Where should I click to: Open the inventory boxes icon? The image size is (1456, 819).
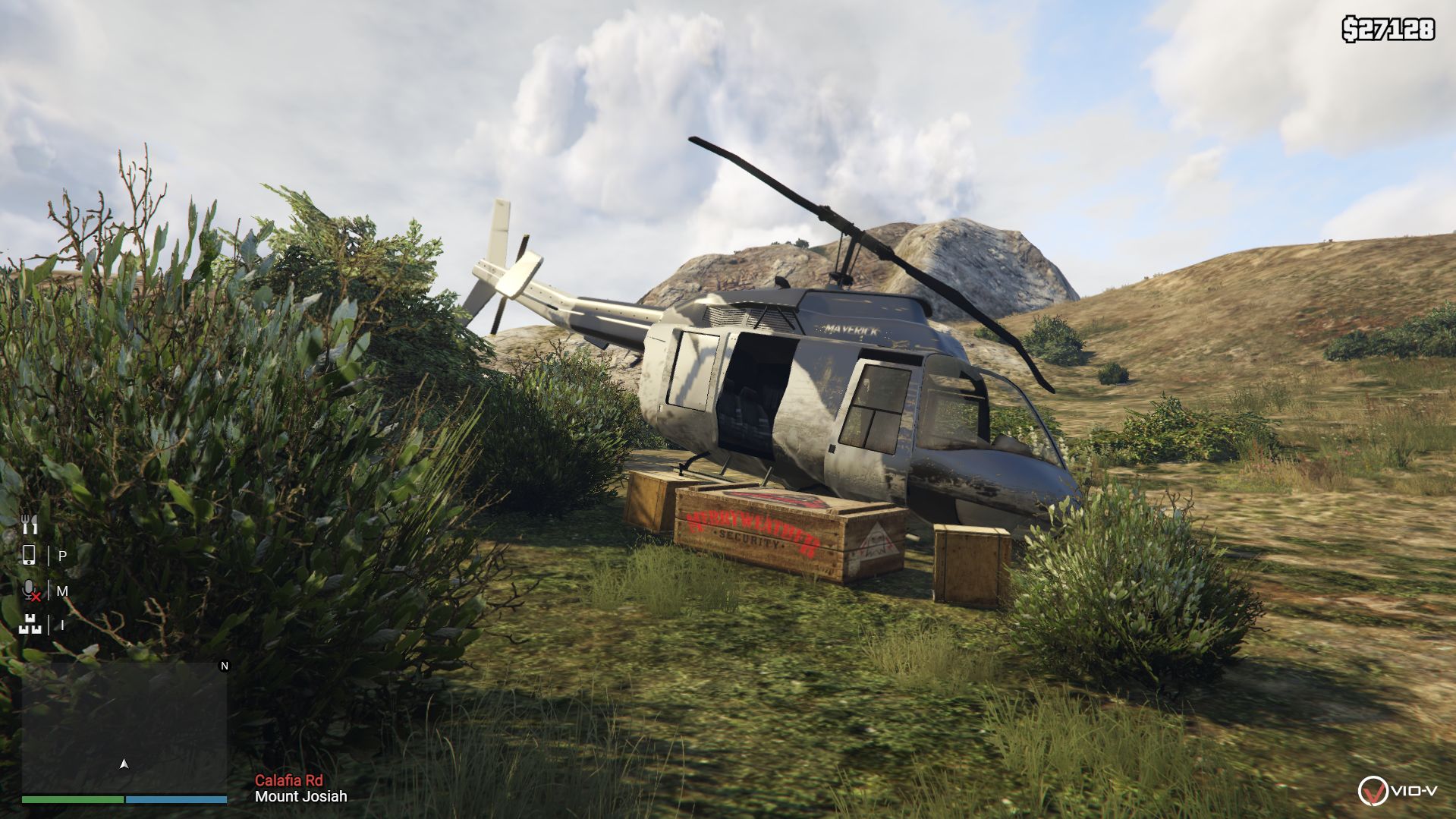(30, 625)
